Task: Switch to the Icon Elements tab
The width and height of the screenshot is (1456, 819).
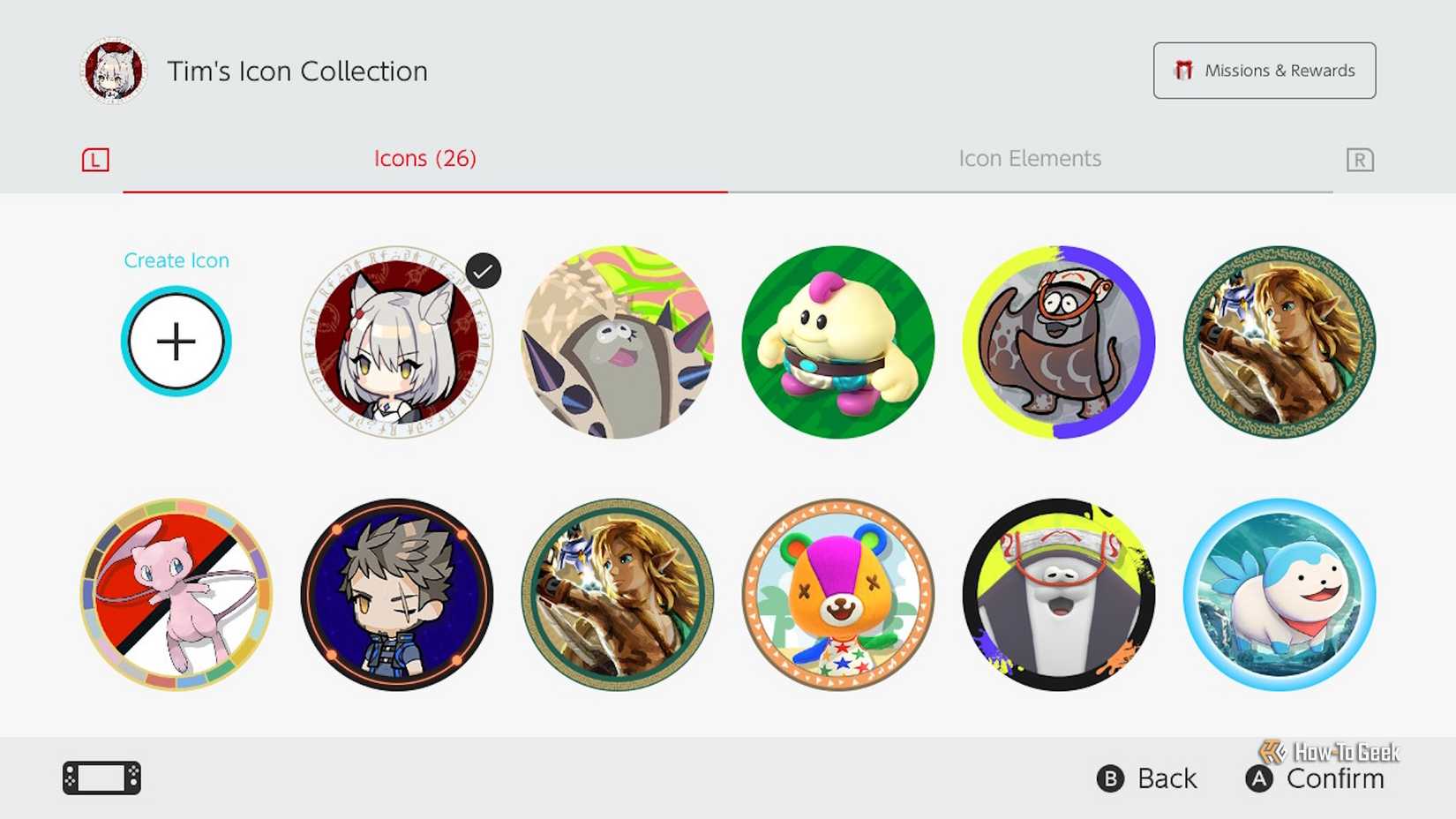Action: [x=1029, y=159]
